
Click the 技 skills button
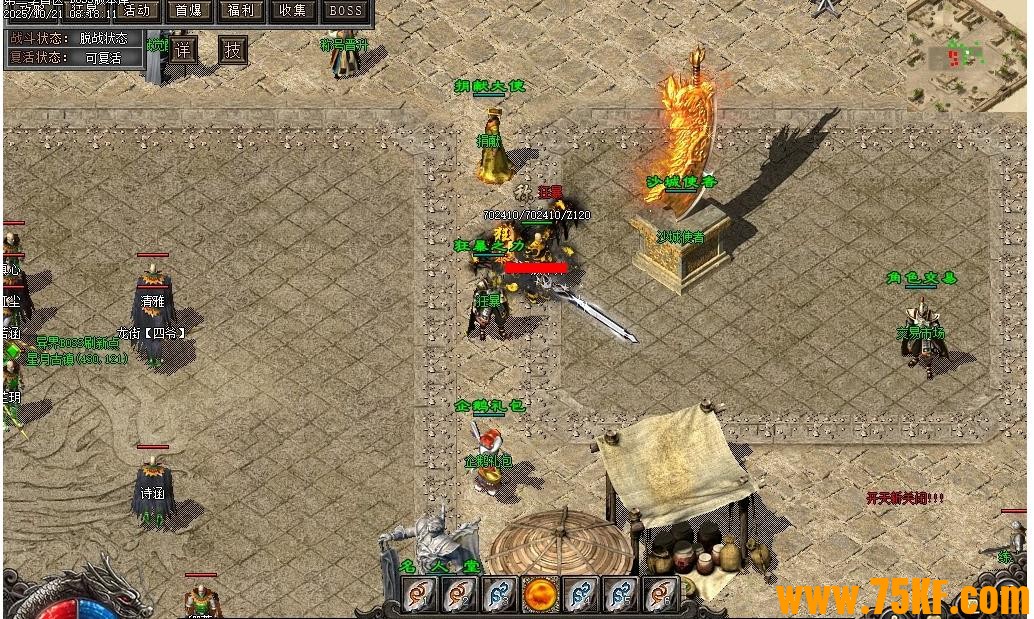[x=233, y=50]
